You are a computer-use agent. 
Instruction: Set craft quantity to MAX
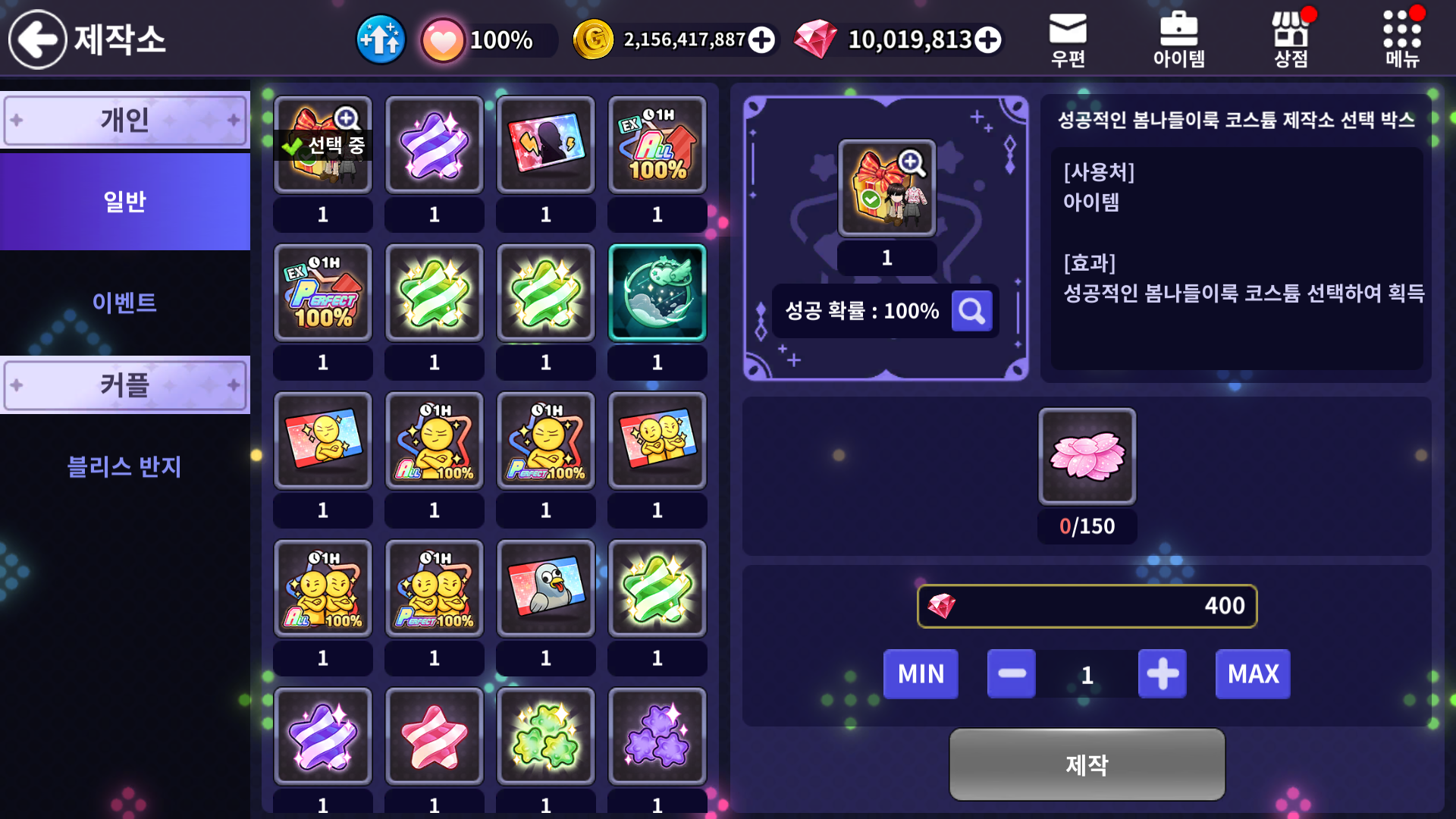tap(1253, 674)
